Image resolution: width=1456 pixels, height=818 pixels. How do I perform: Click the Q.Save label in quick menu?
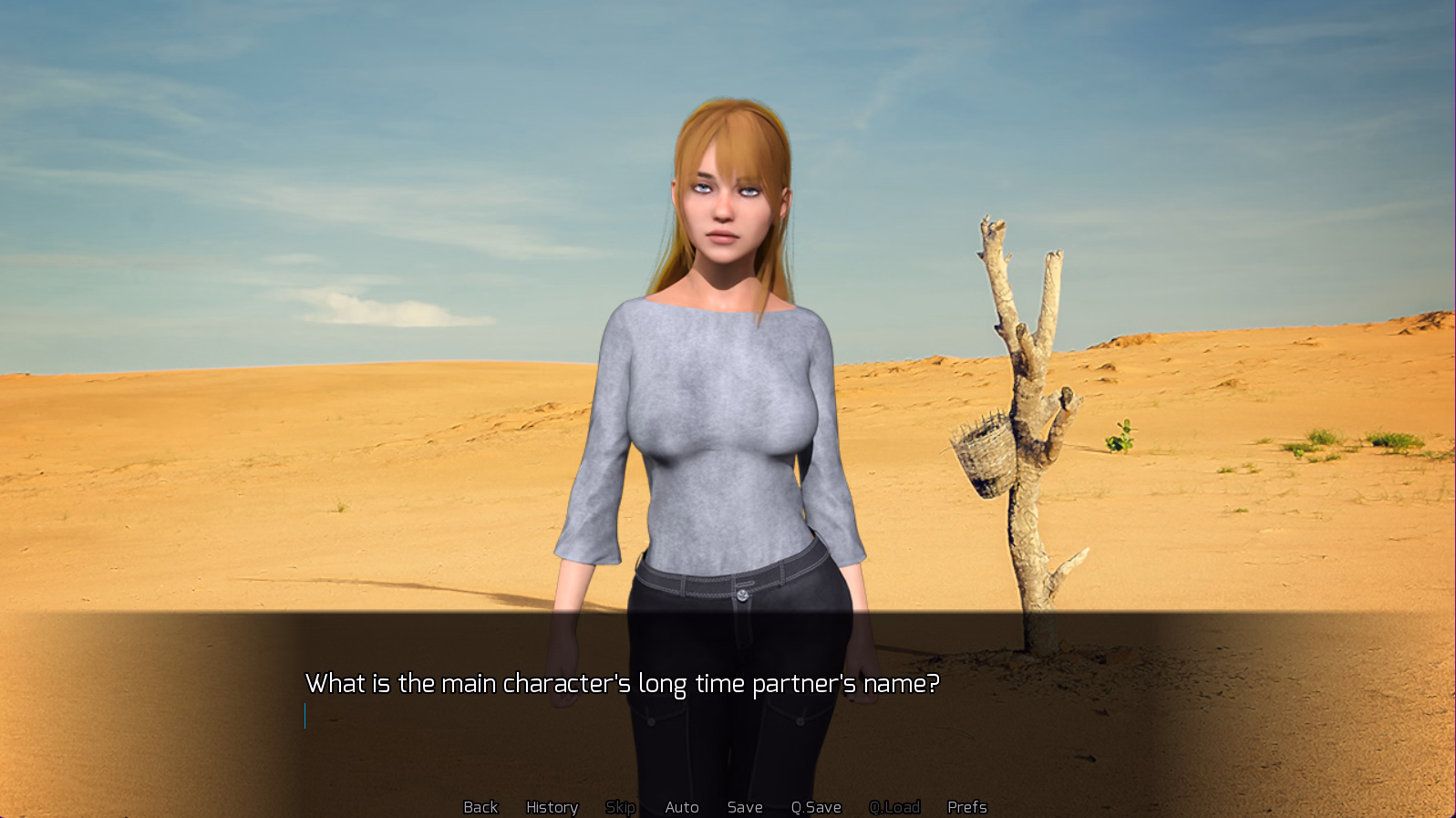click(816, 806)
